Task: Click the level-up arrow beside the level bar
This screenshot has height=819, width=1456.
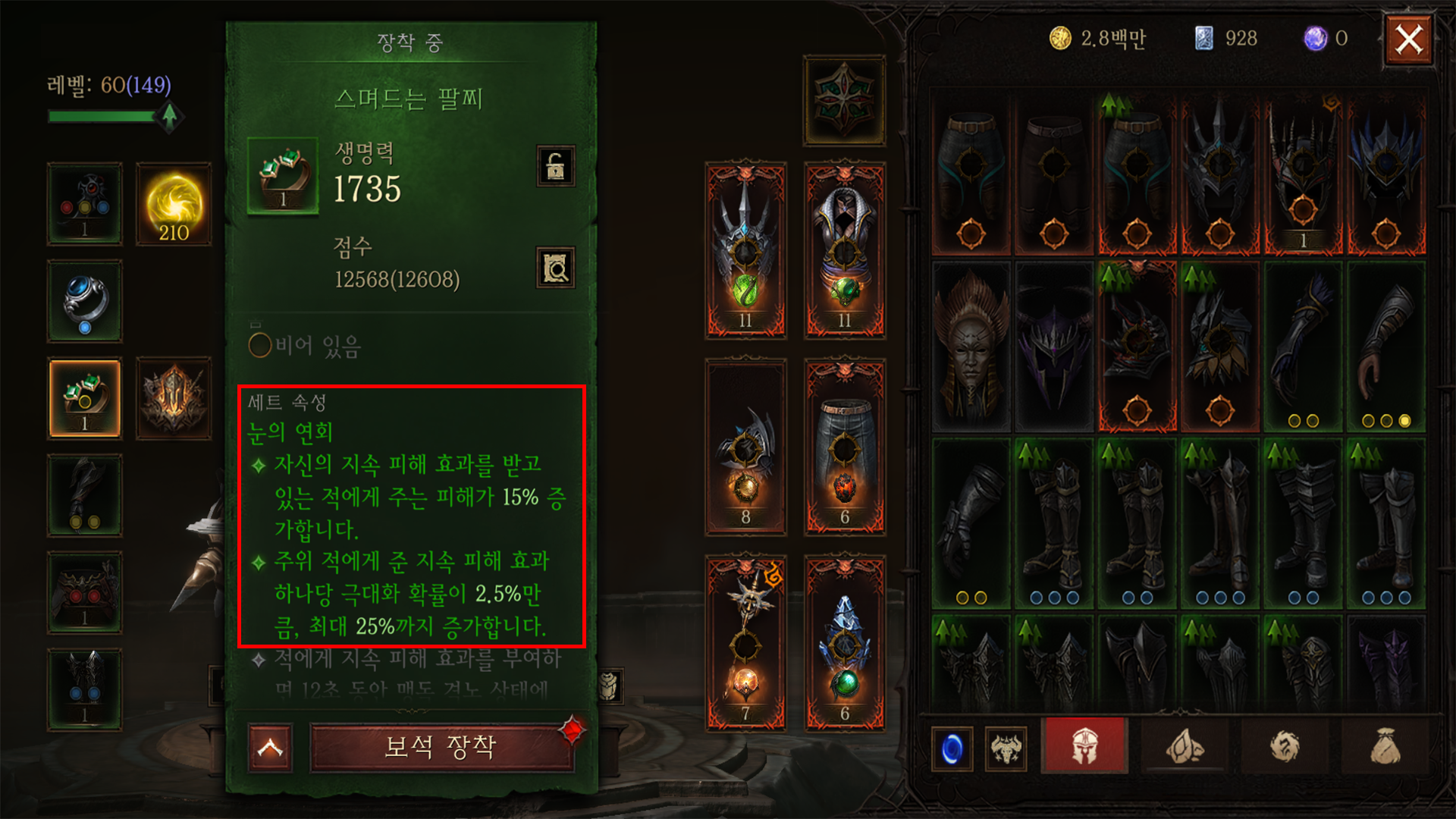Action: tap(169, 116)
